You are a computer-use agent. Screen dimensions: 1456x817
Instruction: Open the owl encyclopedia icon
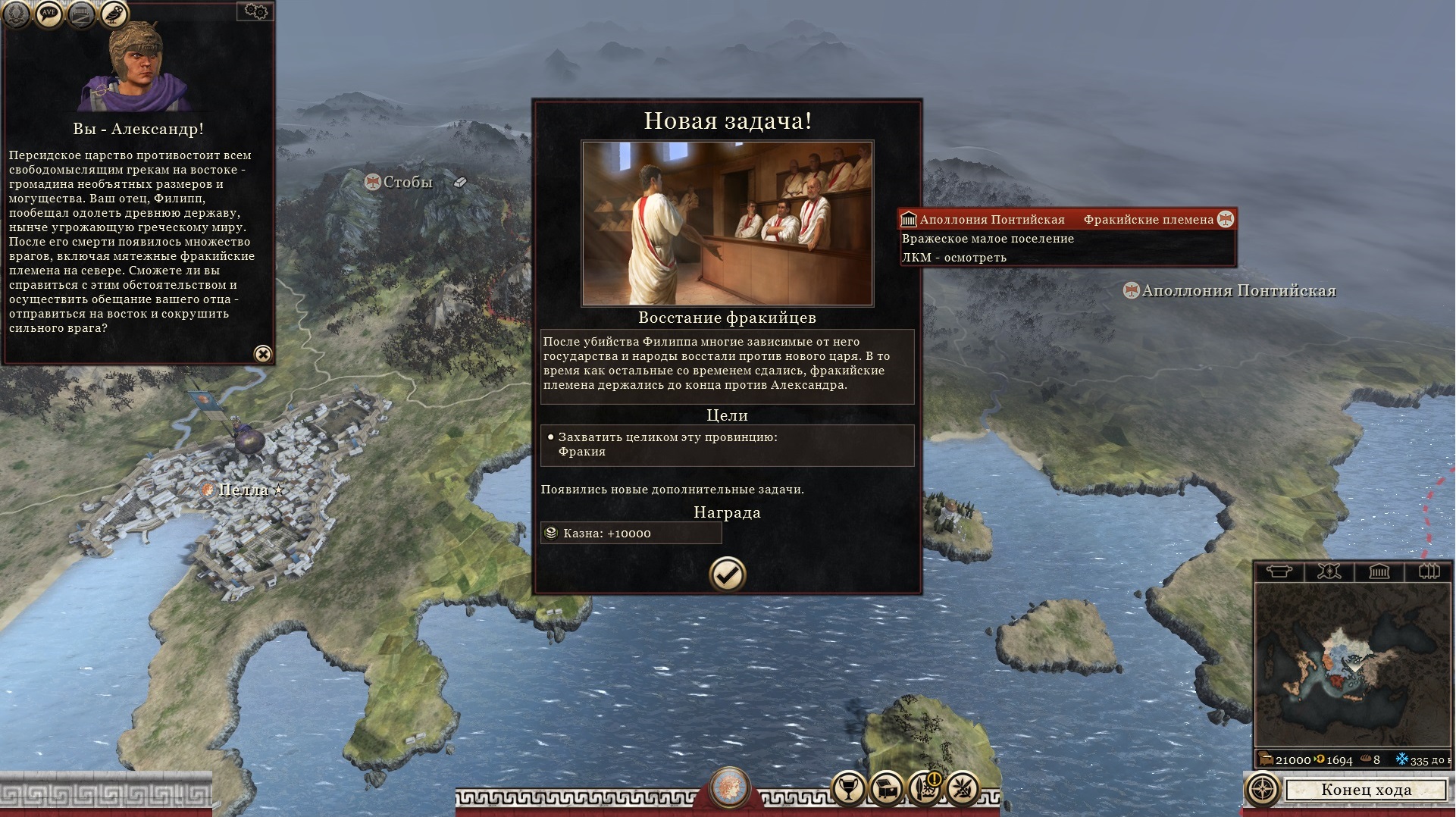point(114,13)
